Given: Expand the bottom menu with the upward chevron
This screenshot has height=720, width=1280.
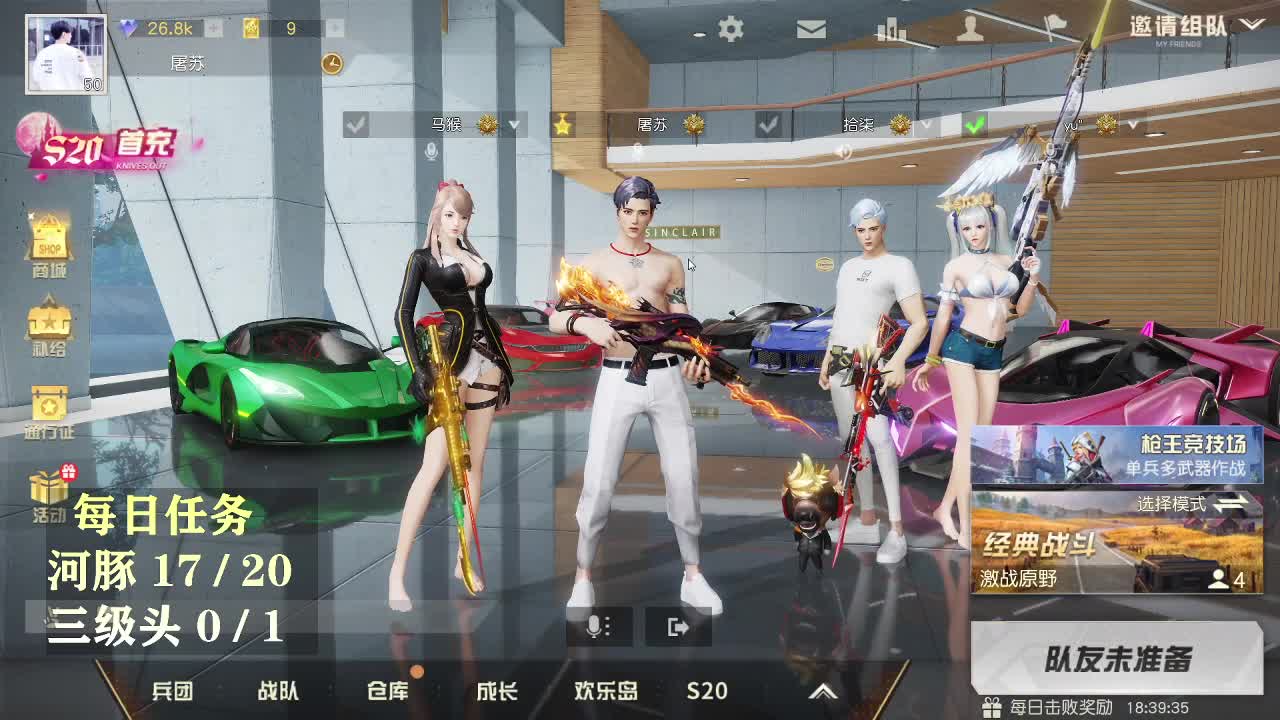Looking at the screenshot, I should click(x=823, y=690).
